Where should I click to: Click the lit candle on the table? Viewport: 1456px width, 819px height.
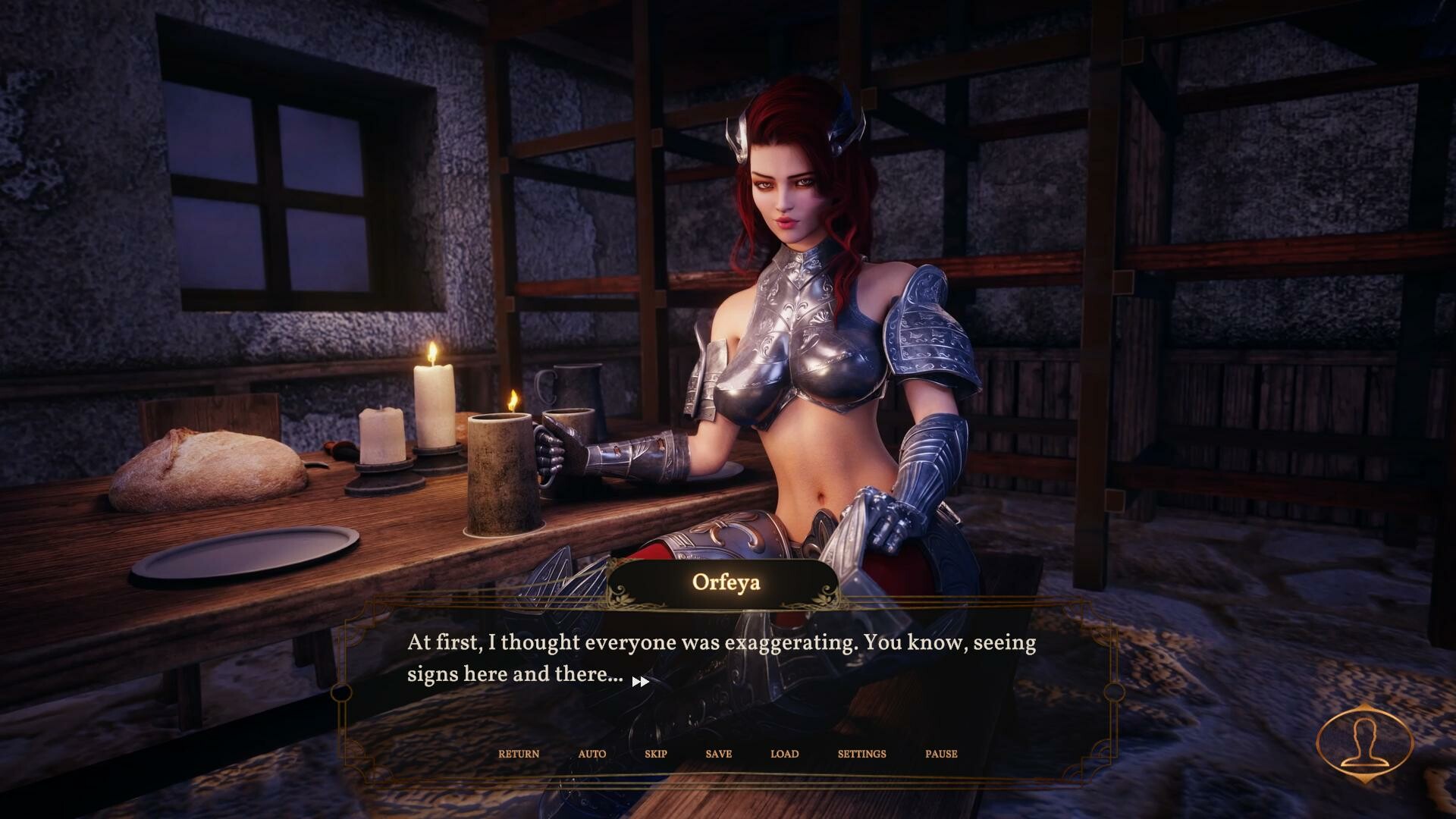click(x=434, y=402)
